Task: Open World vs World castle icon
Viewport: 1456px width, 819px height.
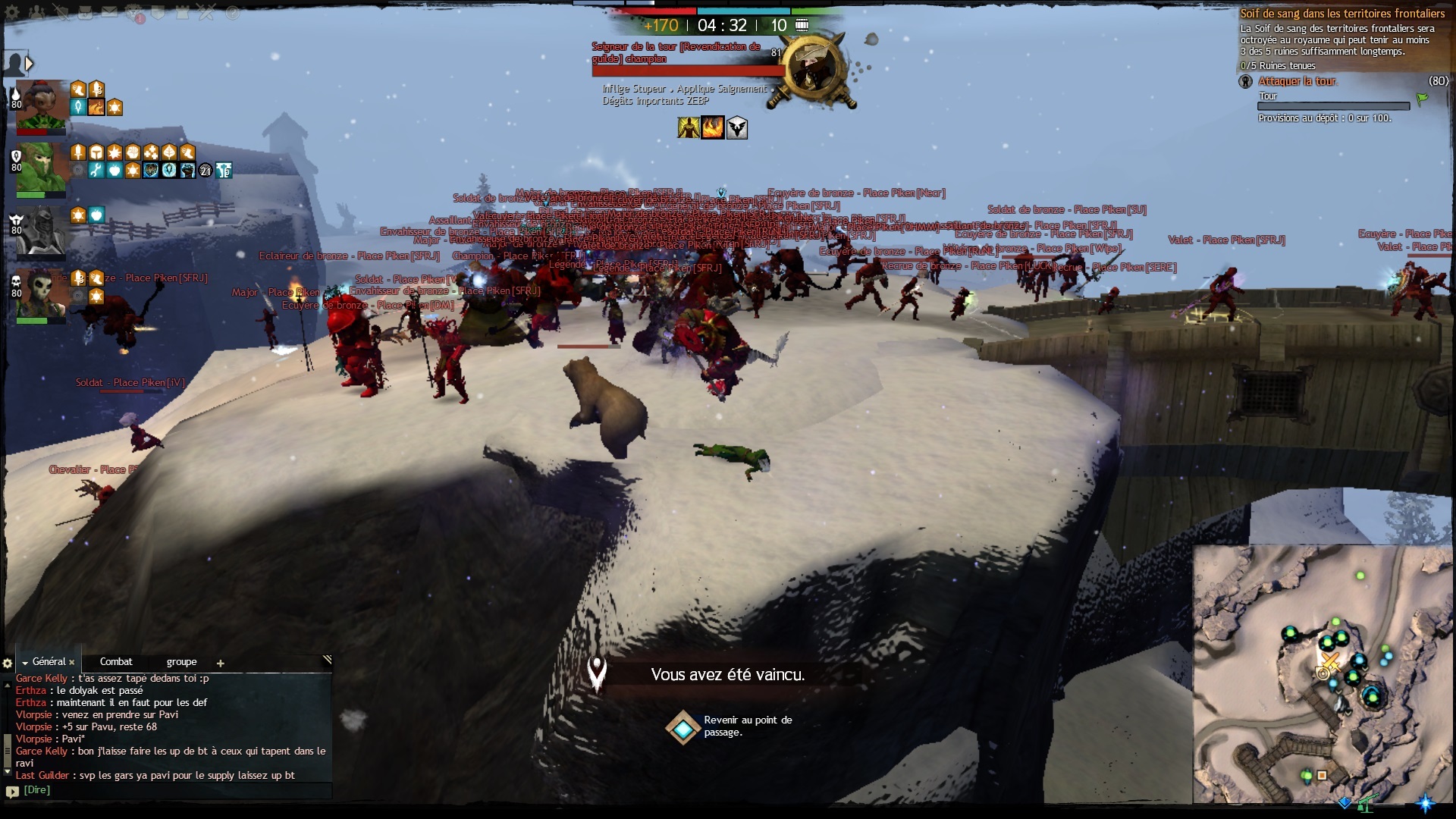Action: [x=183, y=12]
